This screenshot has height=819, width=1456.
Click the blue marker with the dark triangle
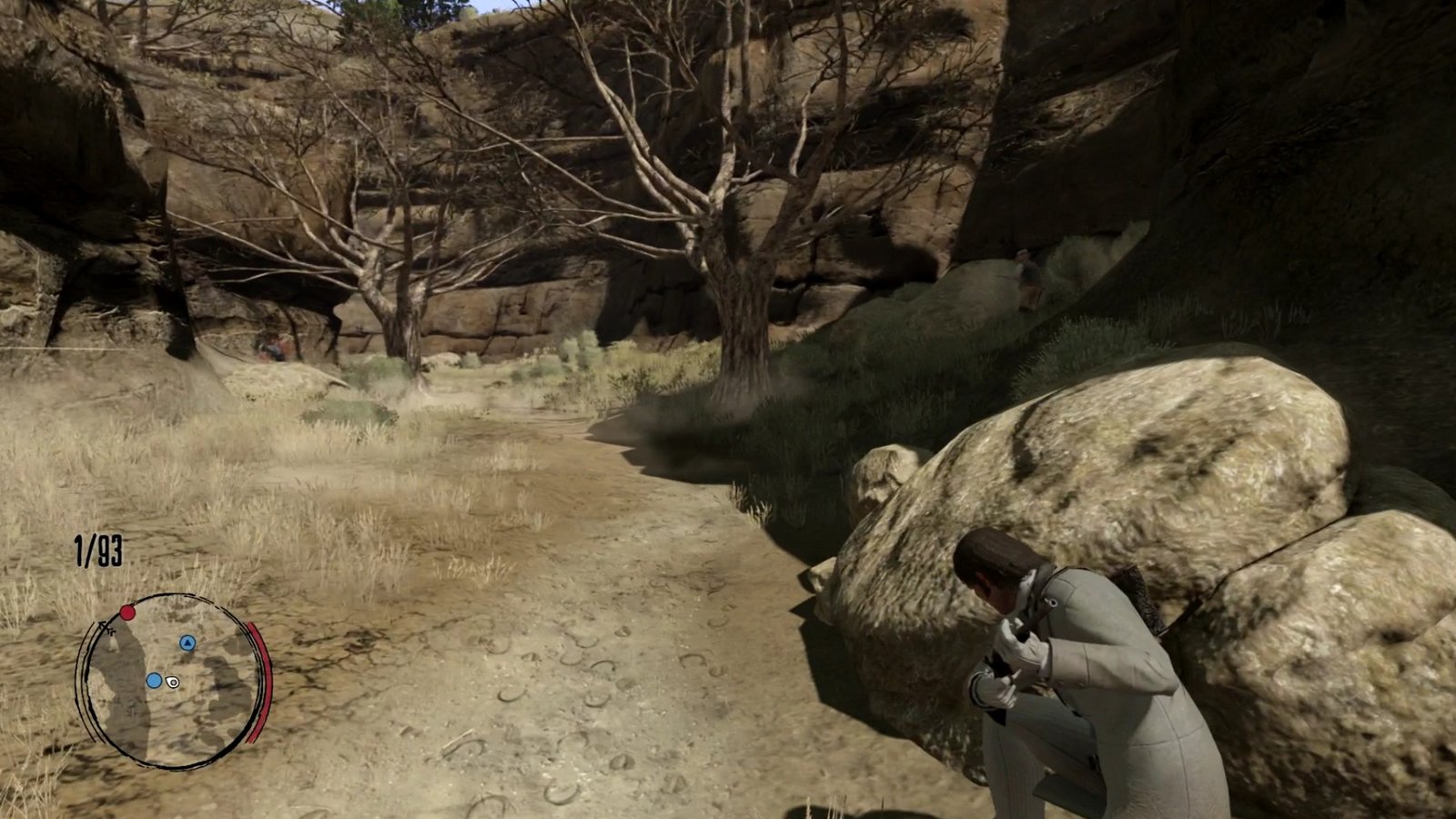pos(187,643)
